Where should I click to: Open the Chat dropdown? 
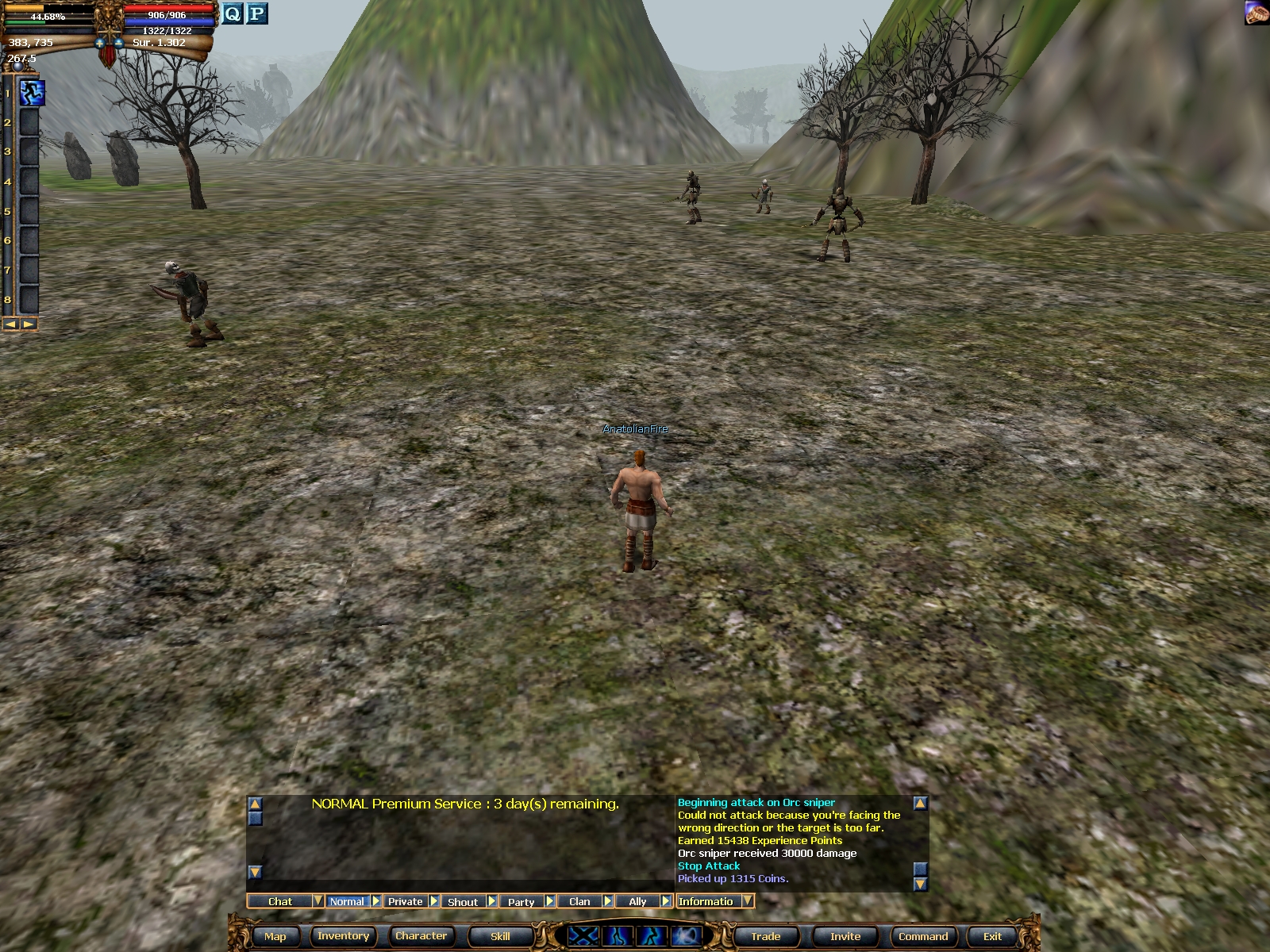pyautogui.click(x=317, y=901)
